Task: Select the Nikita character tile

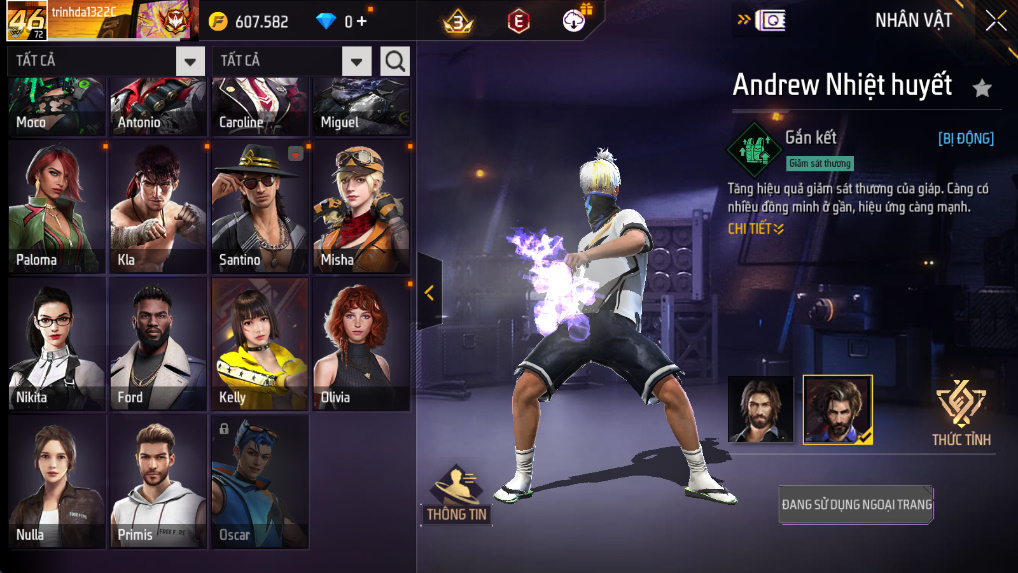Action: [x=57, y=343]
